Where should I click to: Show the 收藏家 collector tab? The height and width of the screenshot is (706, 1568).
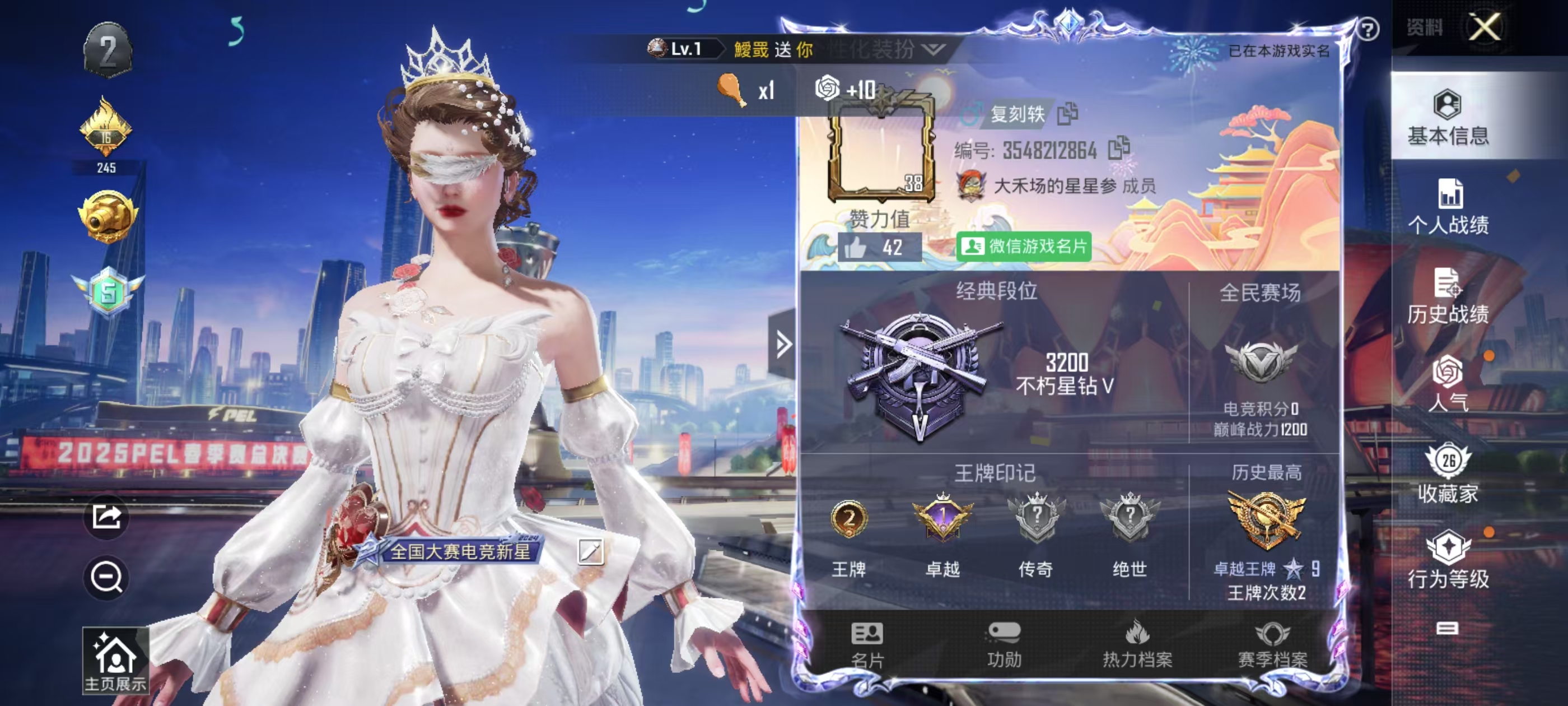coord(1448,475)
